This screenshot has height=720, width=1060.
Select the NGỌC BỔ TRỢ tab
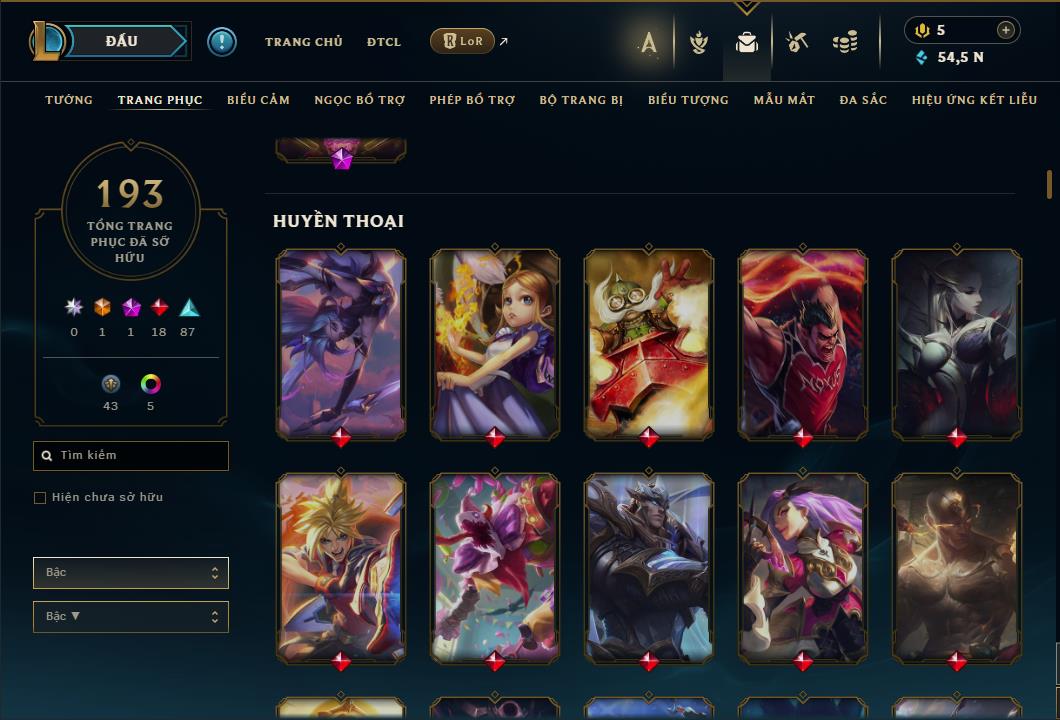tap(359, 100)
